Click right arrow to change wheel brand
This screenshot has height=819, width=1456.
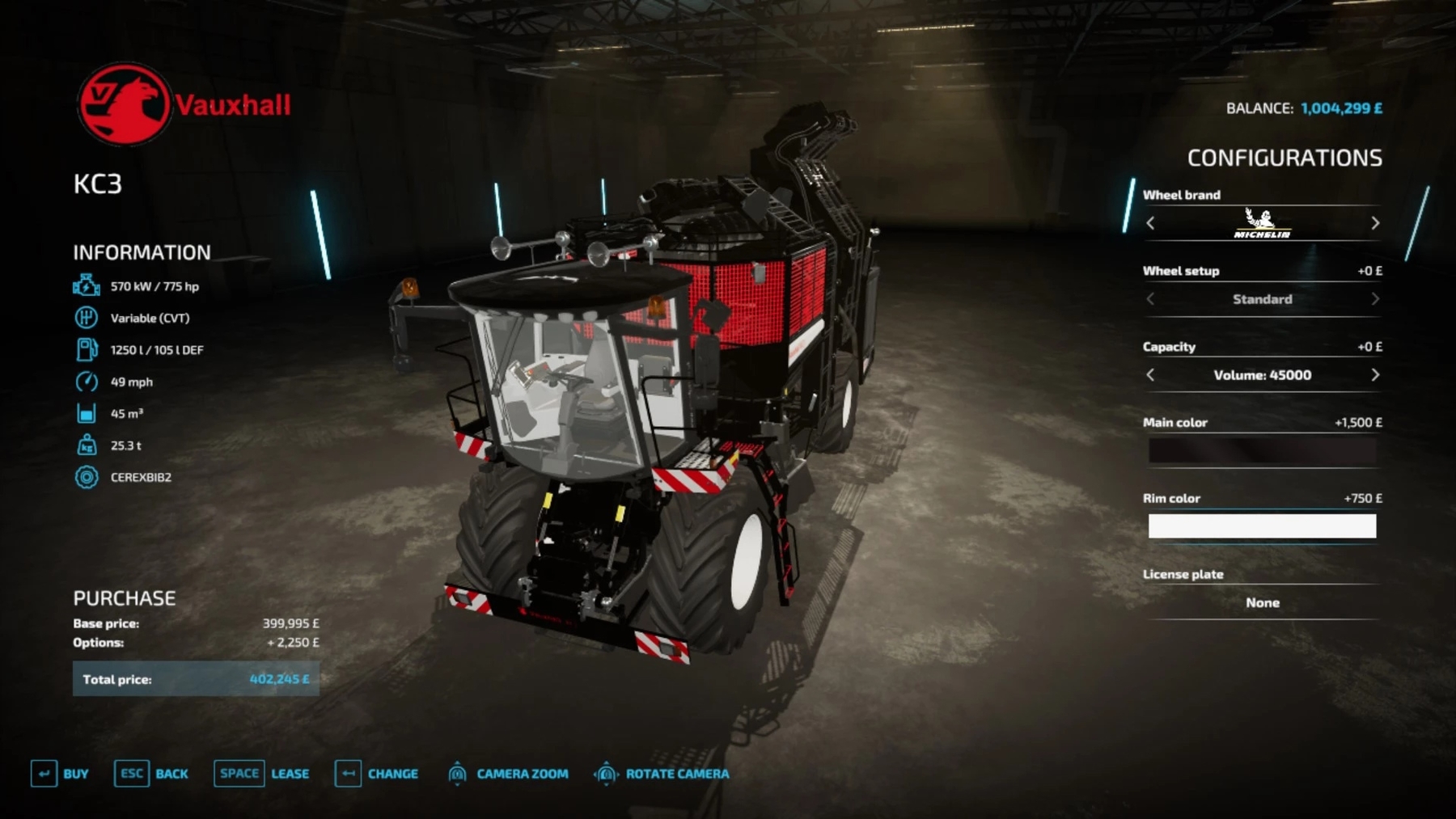click(1373, 224)
